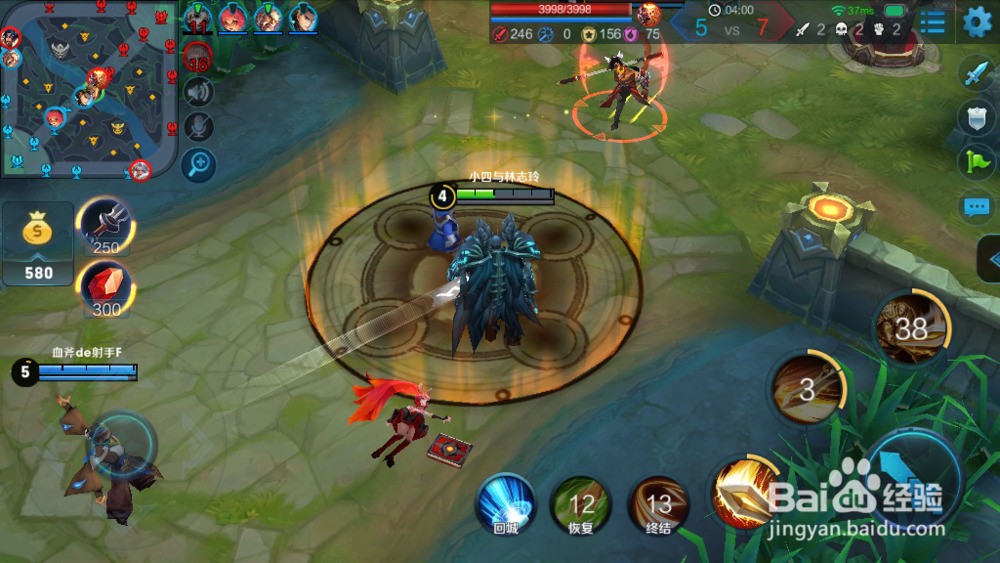Click the magnifier icon under the minimap
Screen dimensions: 1000x563
click(200, 163)
